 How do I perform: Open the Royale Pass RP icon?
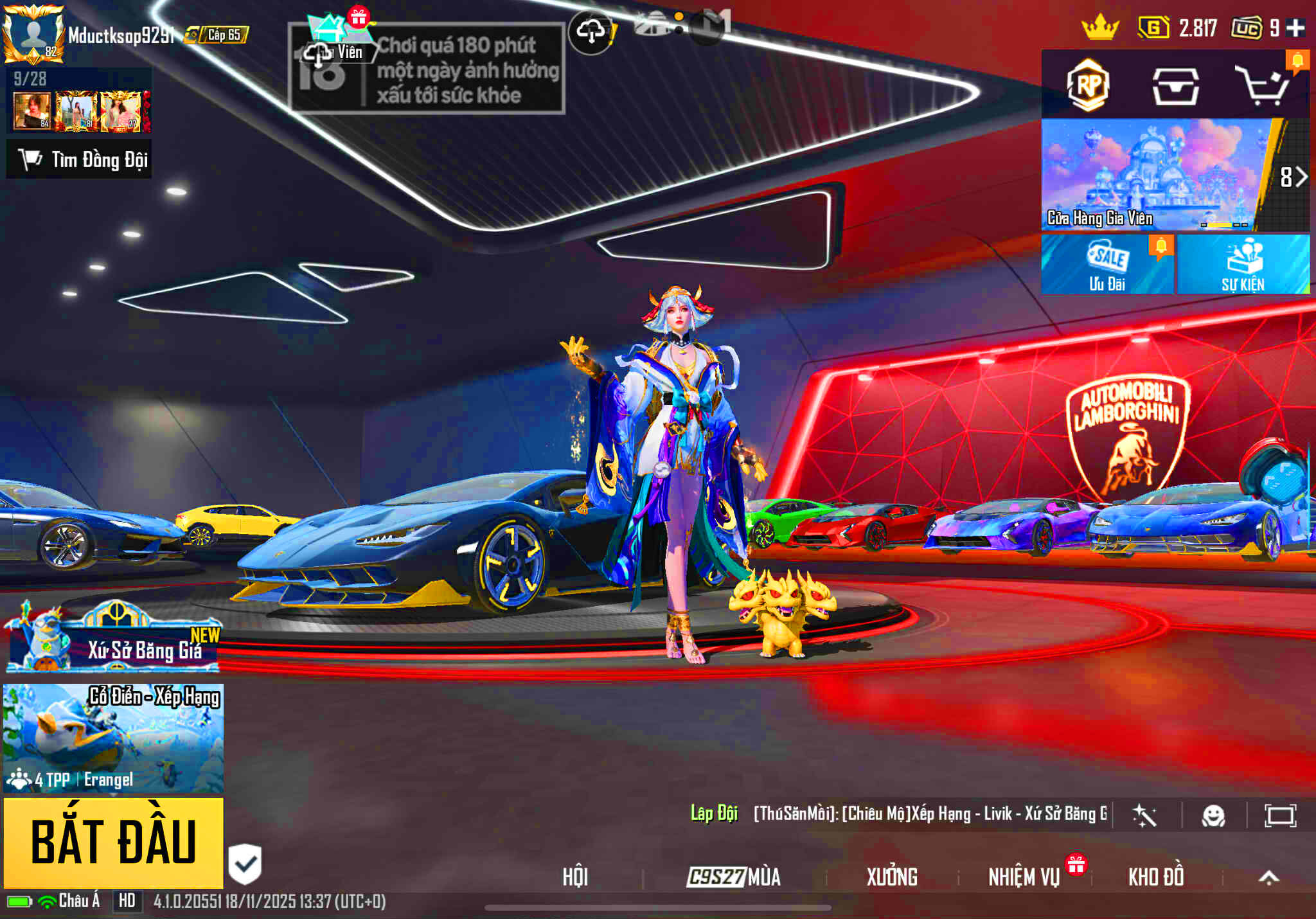[1087, 85]
